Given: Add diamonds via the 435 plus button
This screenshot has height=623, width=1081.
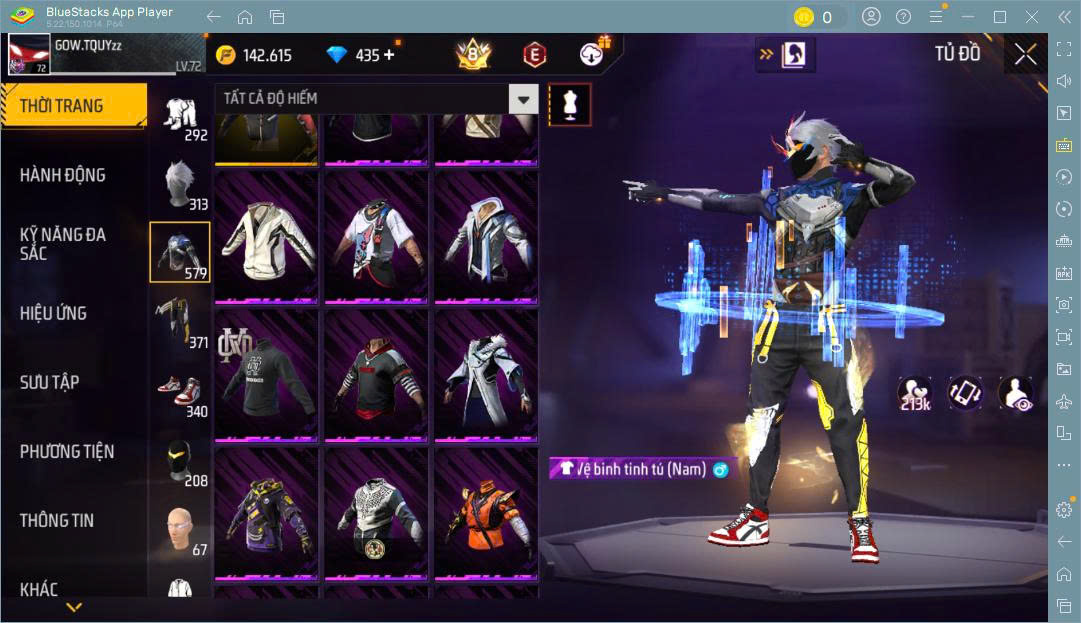Looking at the screenshot, I should click(x=389, y=55).
